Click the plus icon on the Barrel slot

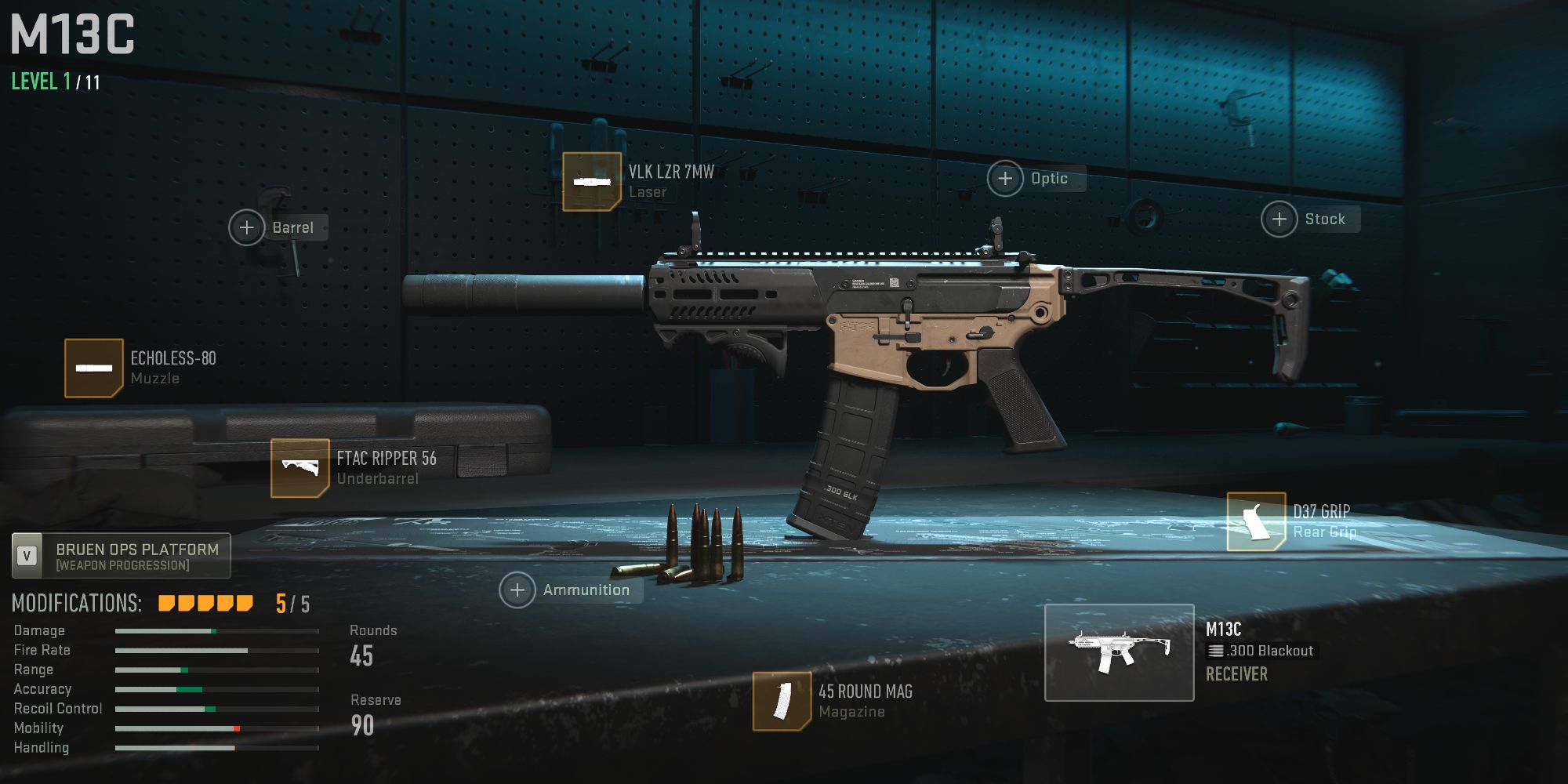(x=248, y=227)
